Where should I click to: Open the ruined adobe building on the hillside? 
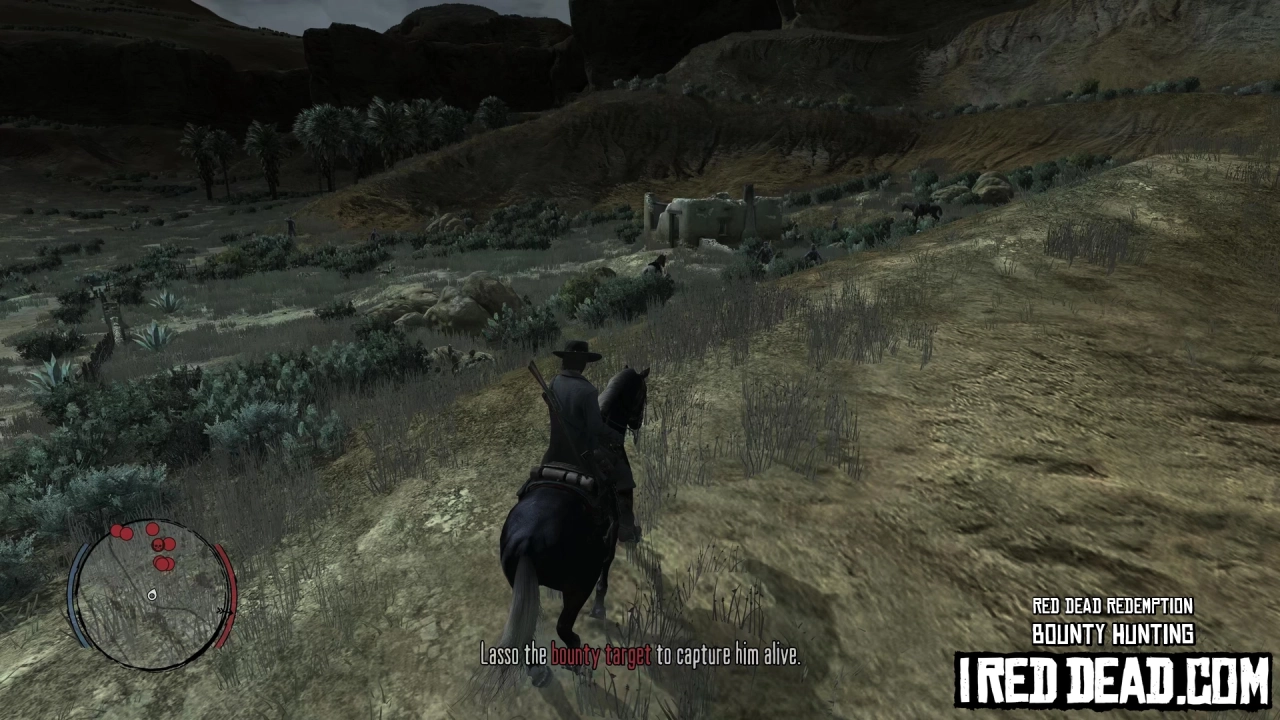click(715, 215)
